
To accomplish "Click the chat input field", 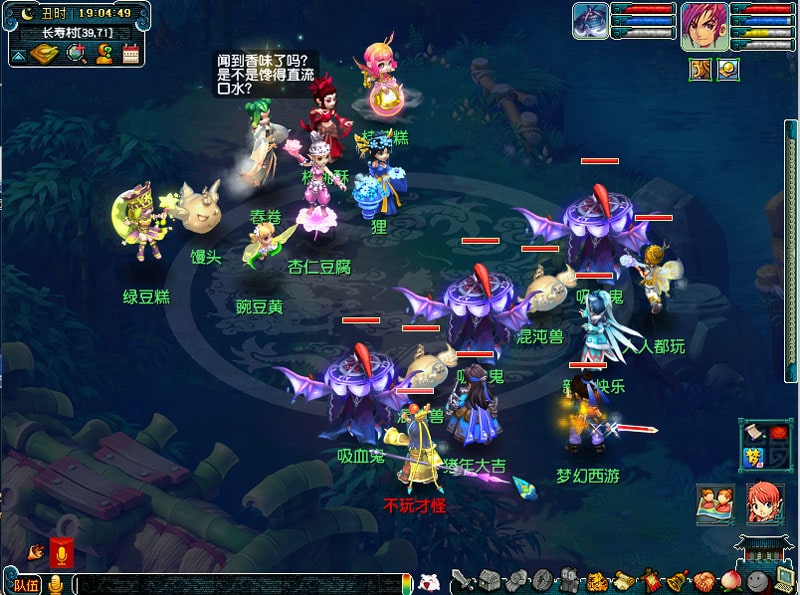I will tap(240, 584).
